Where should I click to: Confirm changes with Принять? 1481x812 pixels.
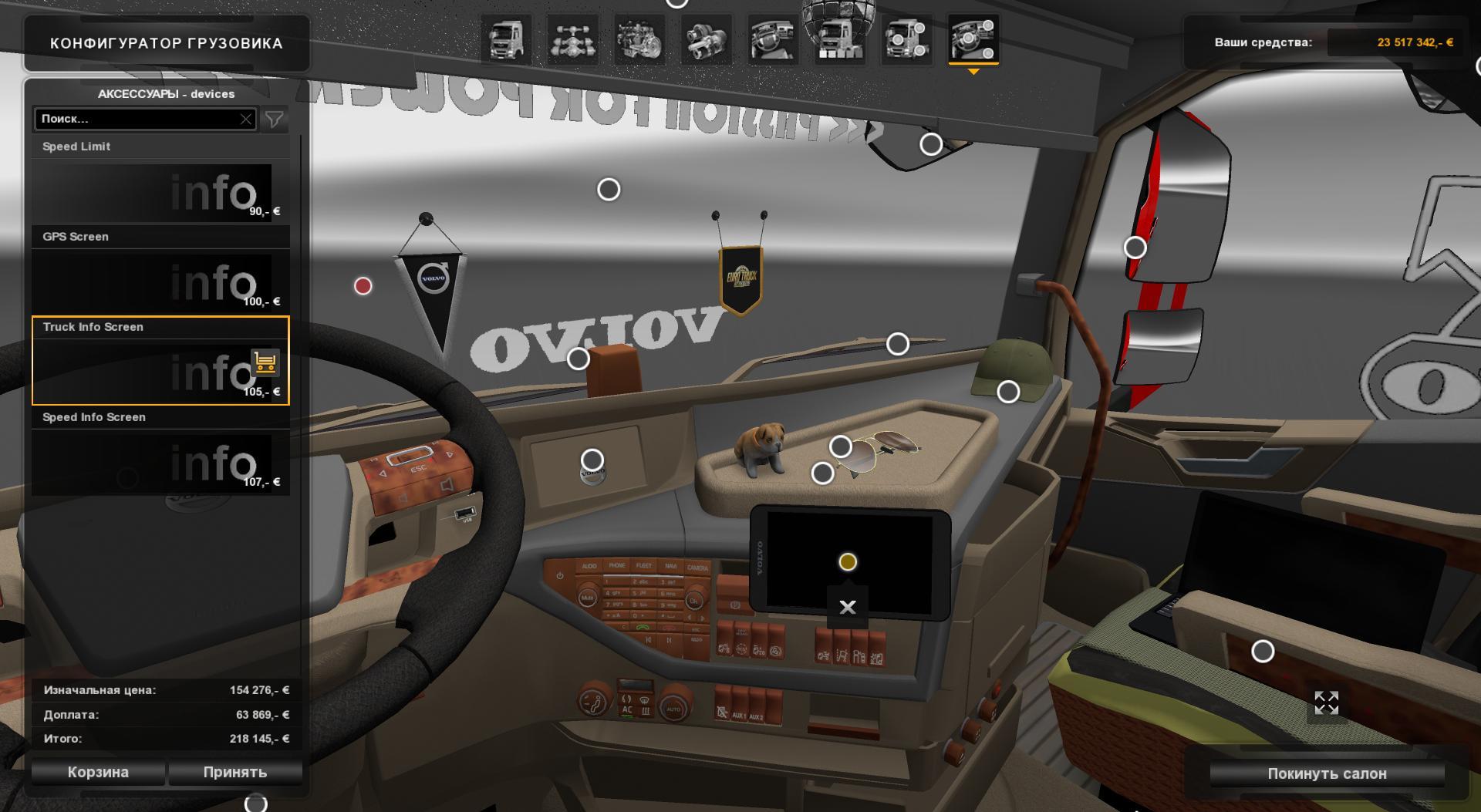[235, 772]
